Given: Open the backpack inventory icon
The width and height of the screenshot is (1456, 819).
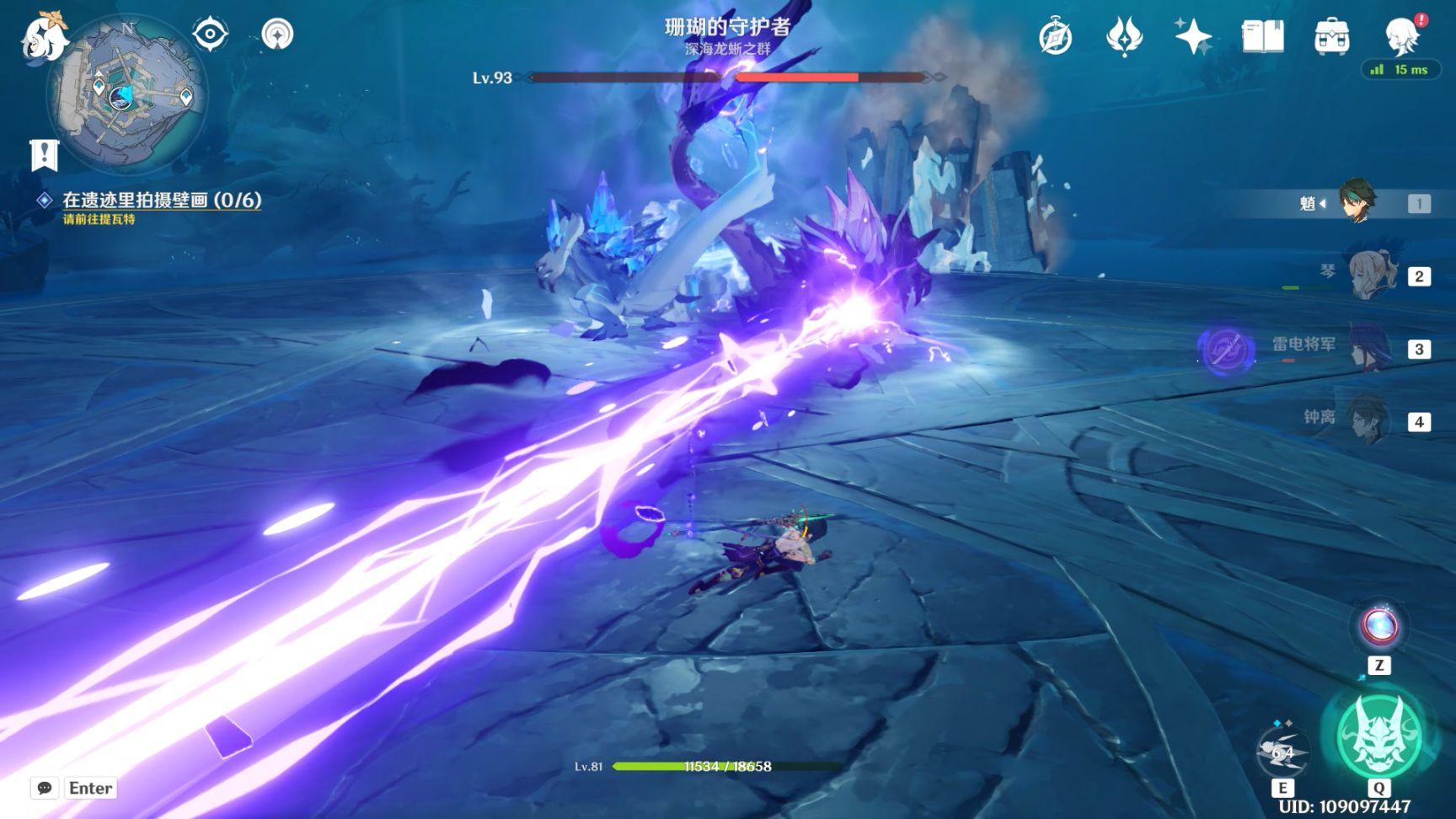Looking at the screenshot, I should tap(1331, 37).
